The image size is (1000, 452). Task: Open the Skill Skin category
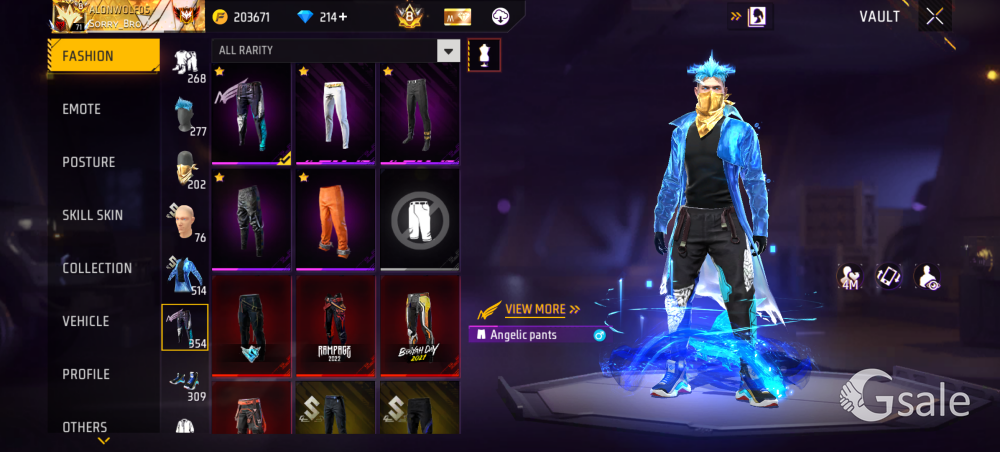(x=93, y=215)
